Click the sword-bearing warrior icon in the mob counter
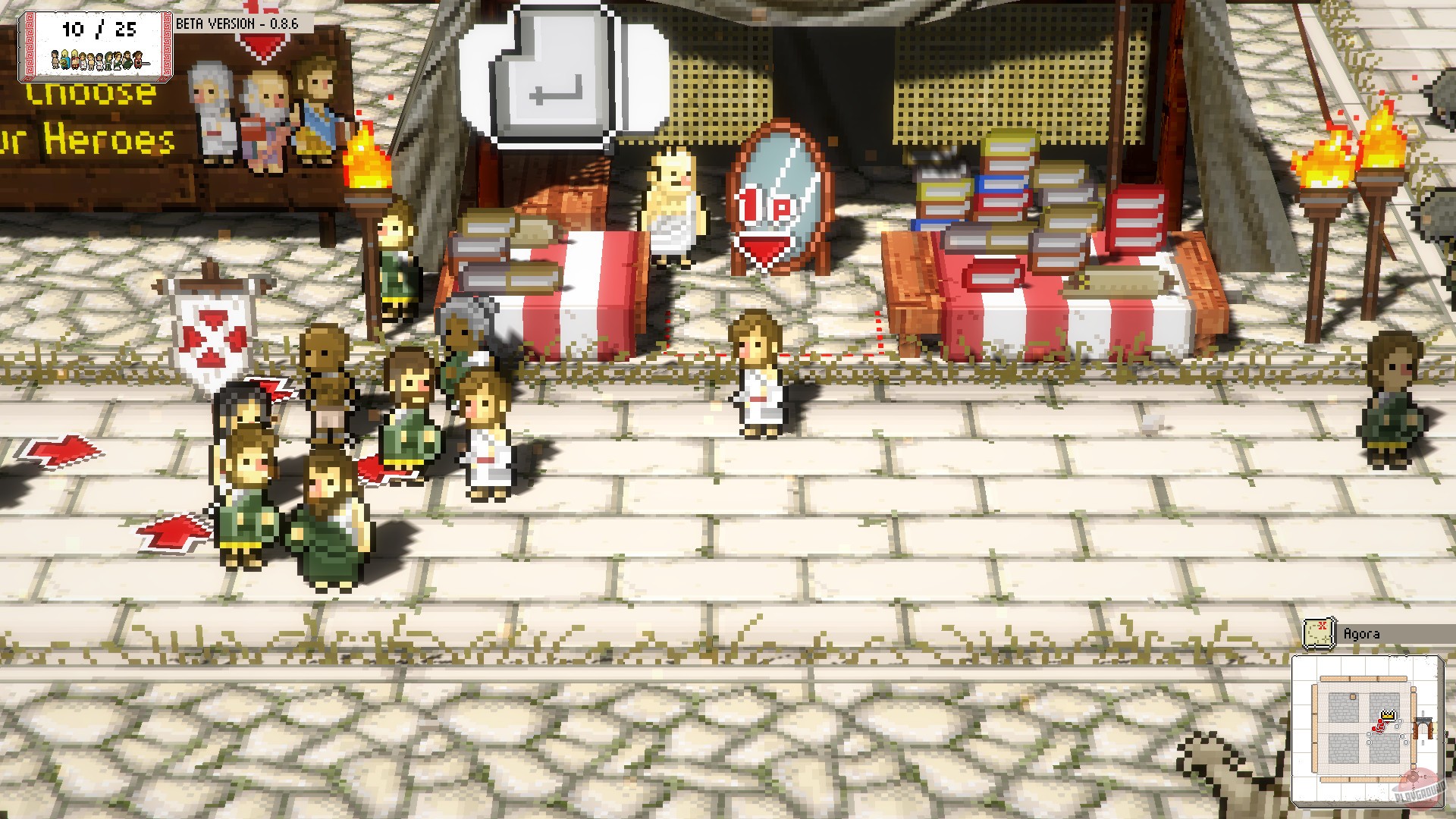 coord(139,61)
